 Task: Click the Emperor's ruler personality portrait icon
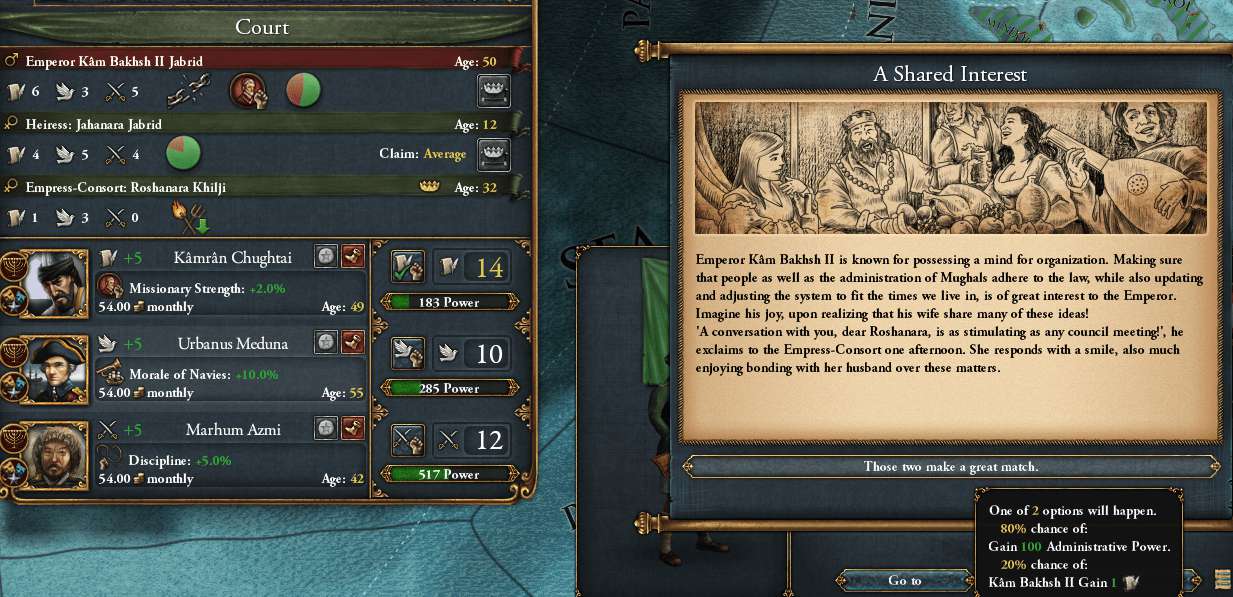click(247, 91)
